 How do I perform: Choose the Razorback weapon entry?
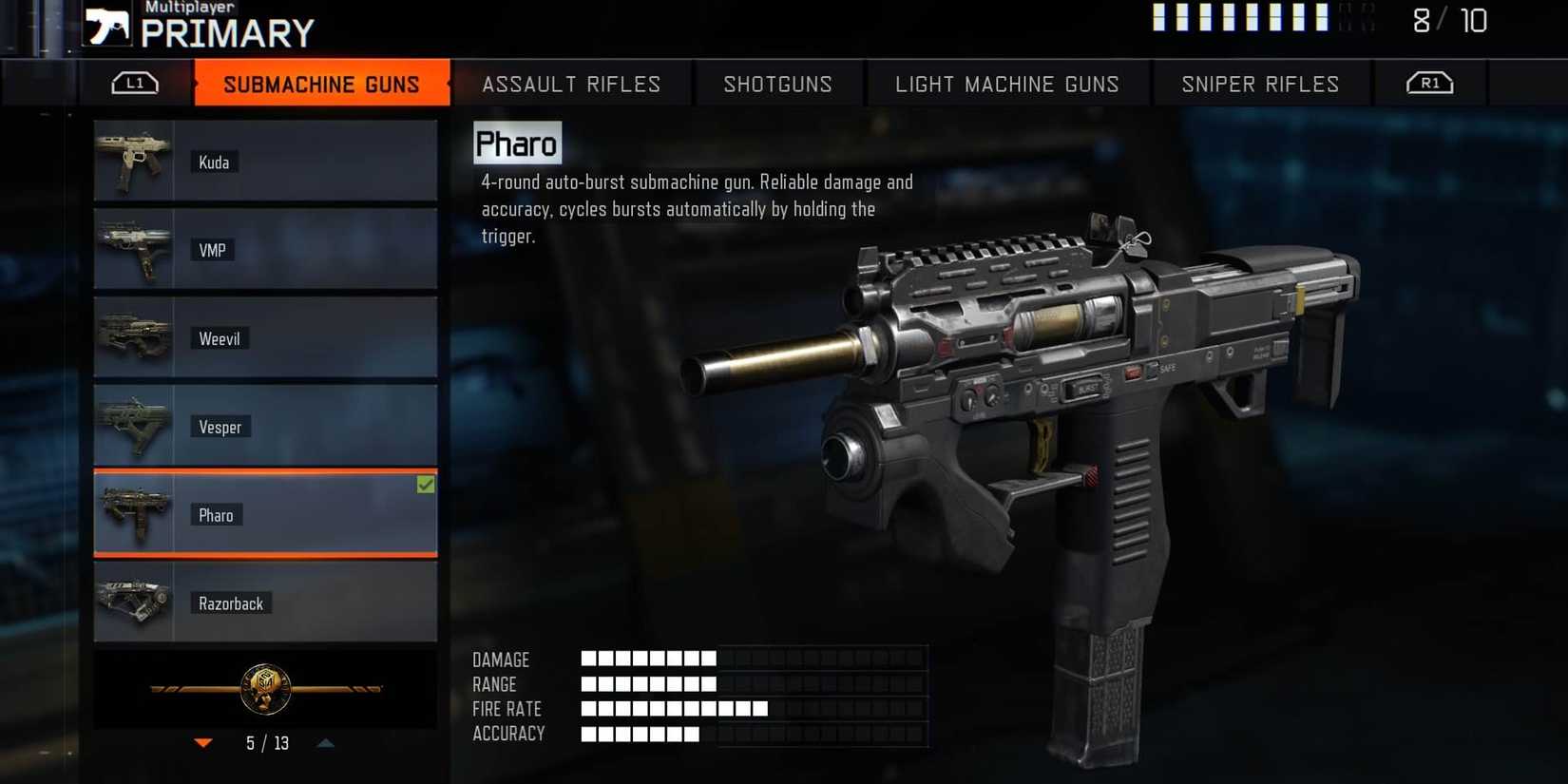pos(265,602)
